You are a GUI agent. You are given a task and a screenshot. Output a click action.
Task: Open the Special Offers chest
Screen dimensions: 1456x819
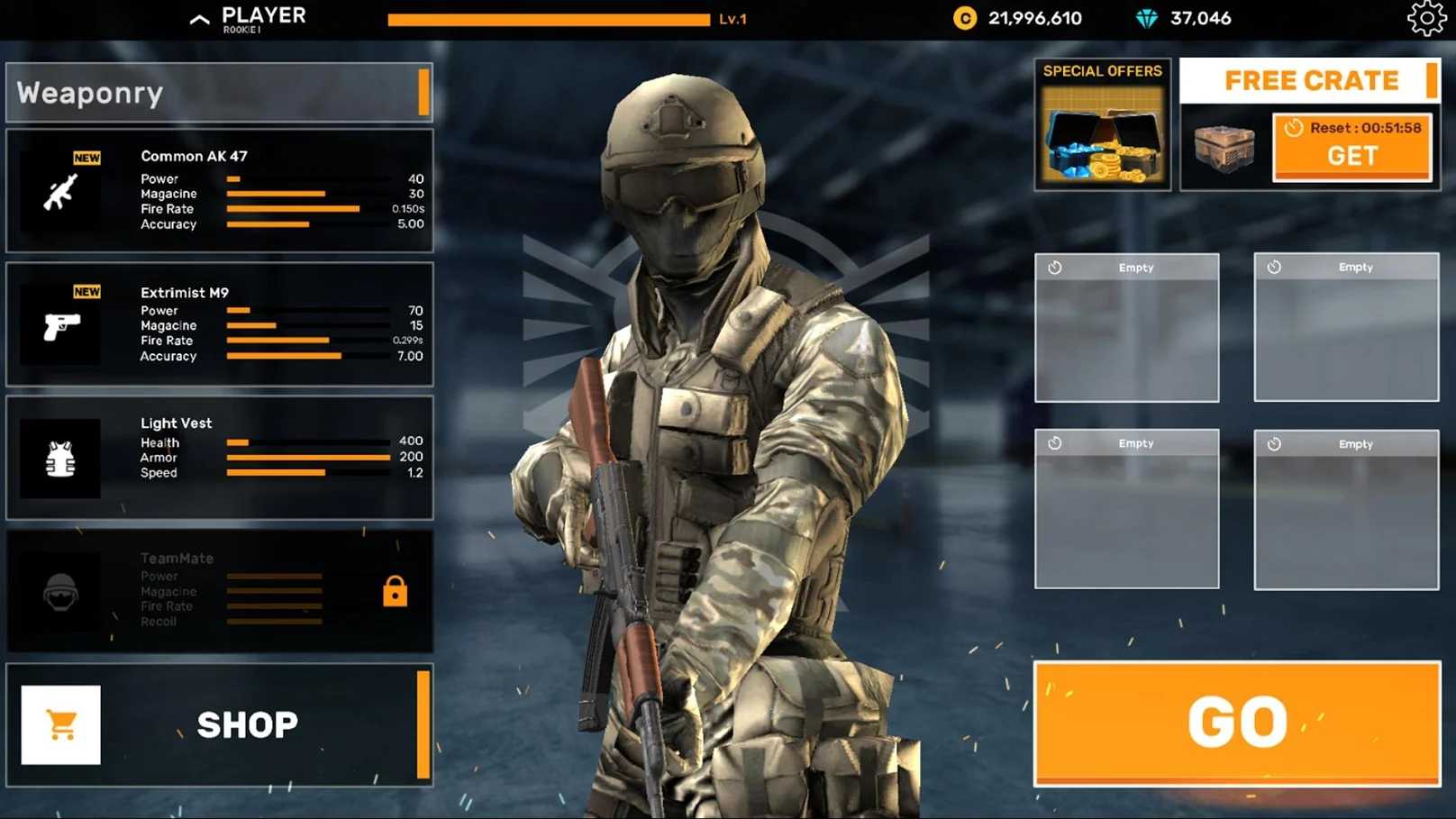[x=1102, y=124]
